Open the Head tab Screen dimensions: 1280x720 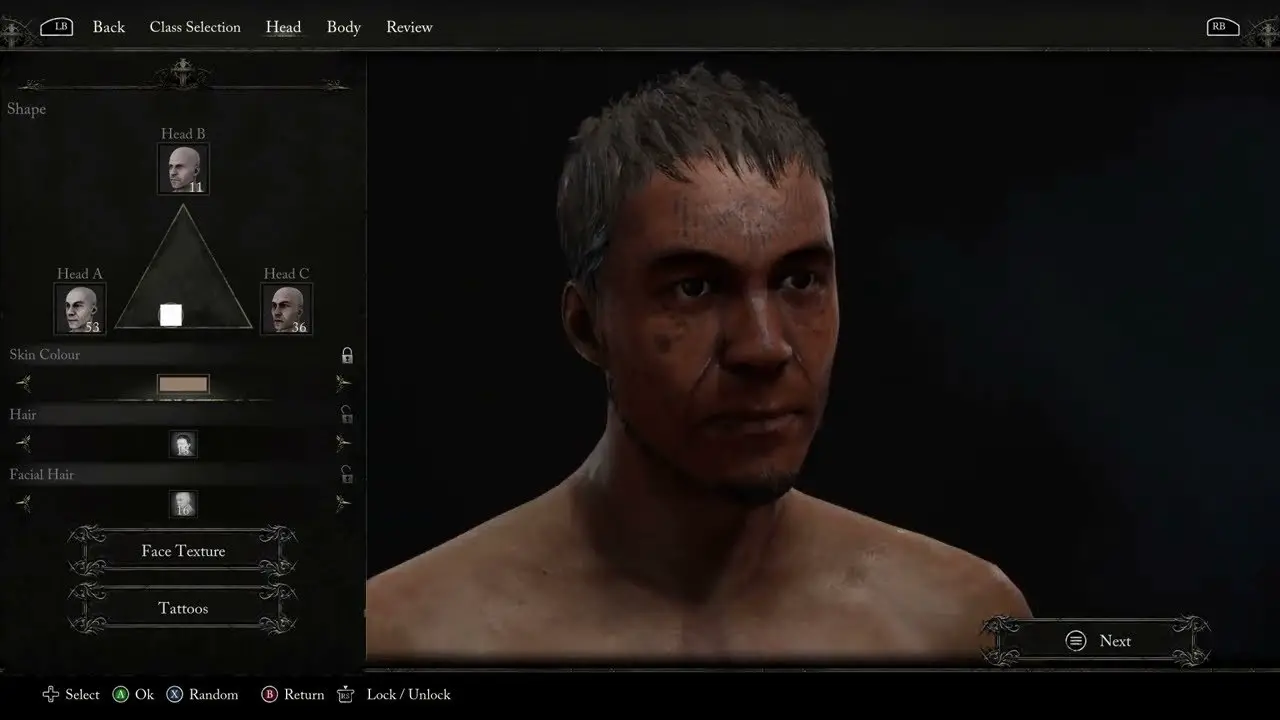pyautogui.click(x=283, y=27)
